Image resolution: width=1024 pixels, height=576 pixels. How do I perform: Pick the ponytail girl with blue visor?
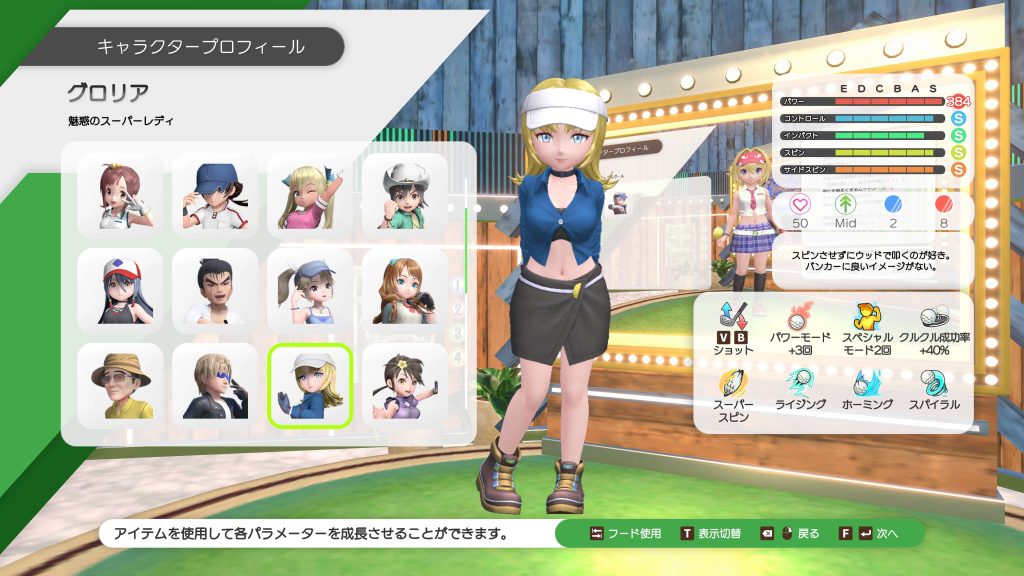(x=309, y=290)
